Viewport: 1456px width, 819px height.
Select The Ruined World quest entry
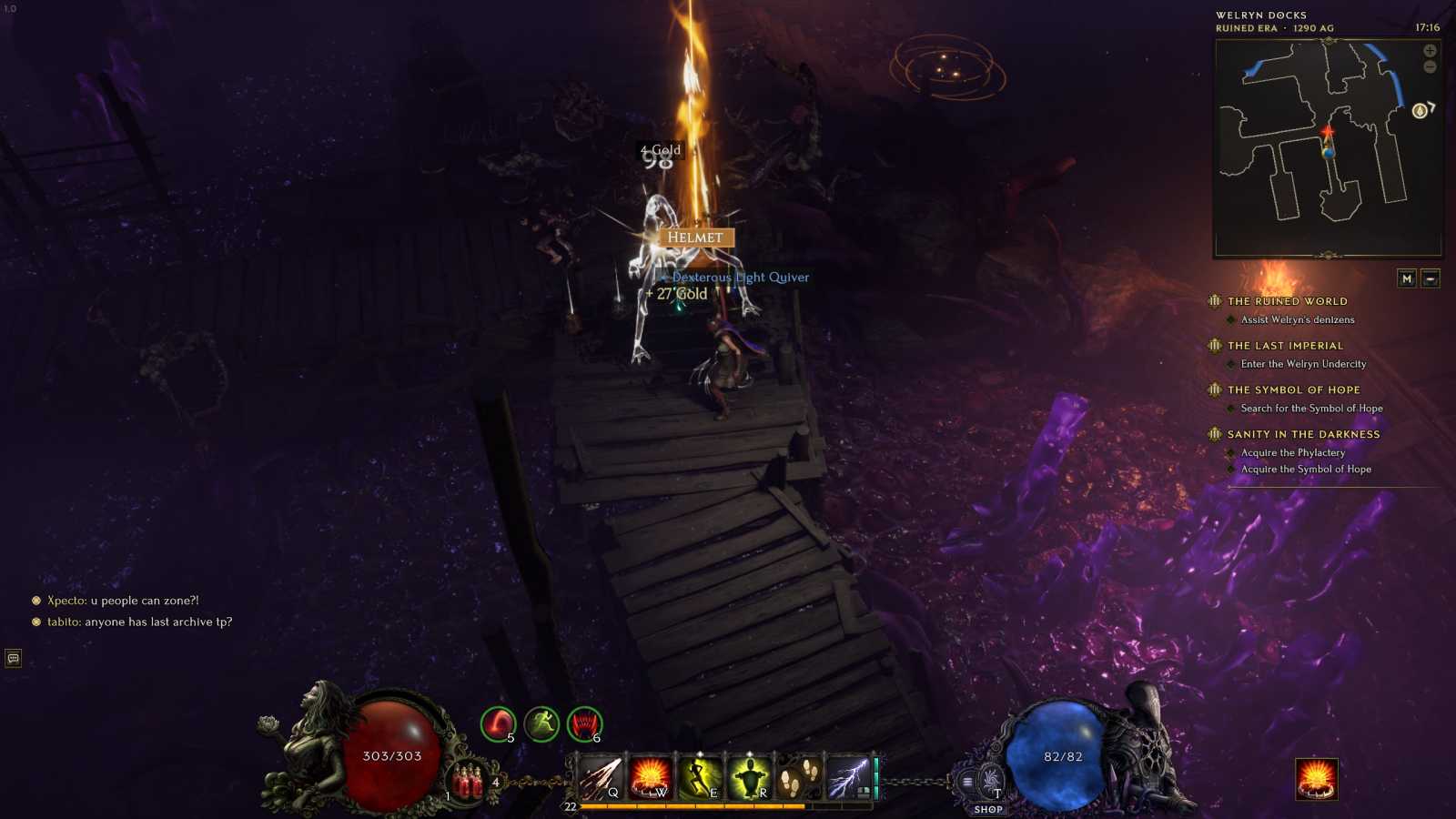coord(1287,301)
